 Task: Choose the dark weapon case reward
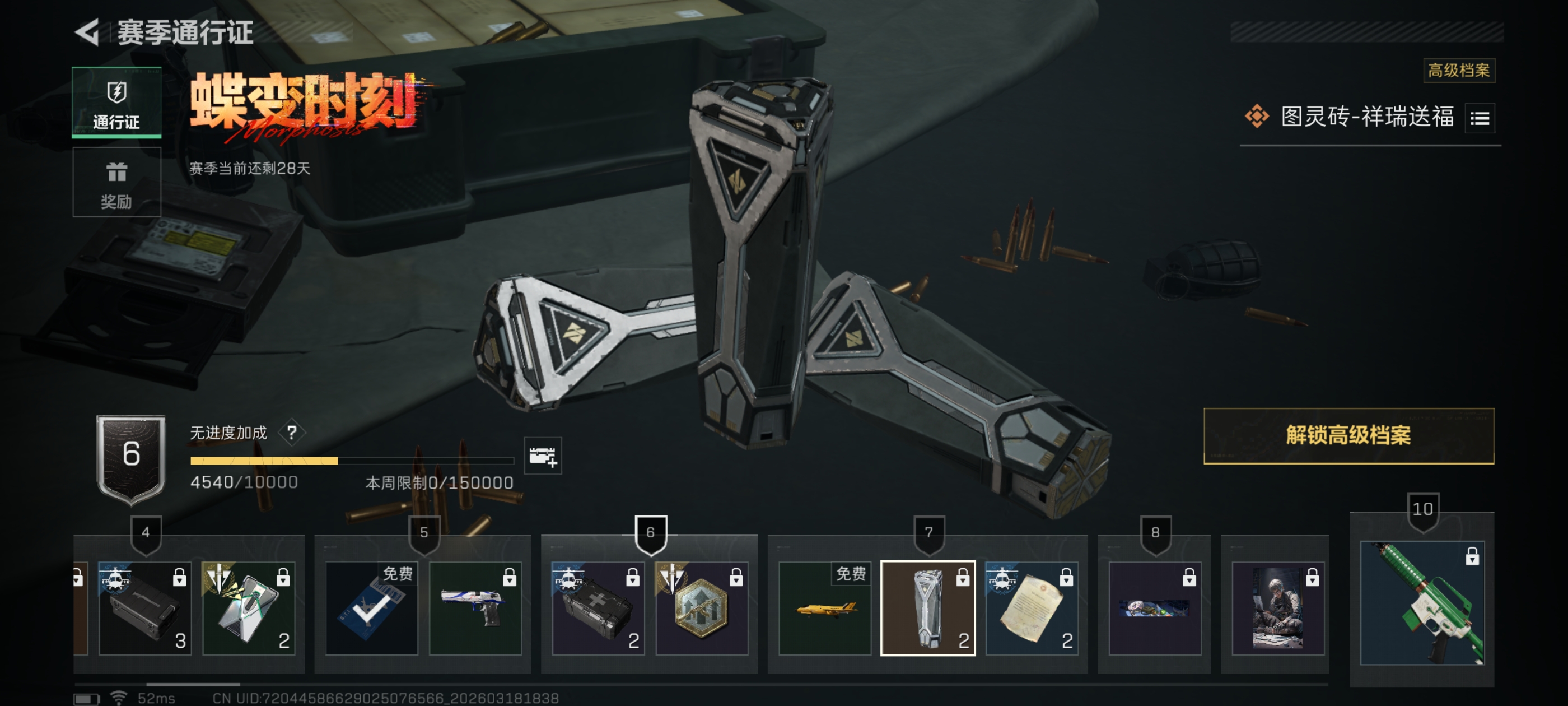[145, 608]
